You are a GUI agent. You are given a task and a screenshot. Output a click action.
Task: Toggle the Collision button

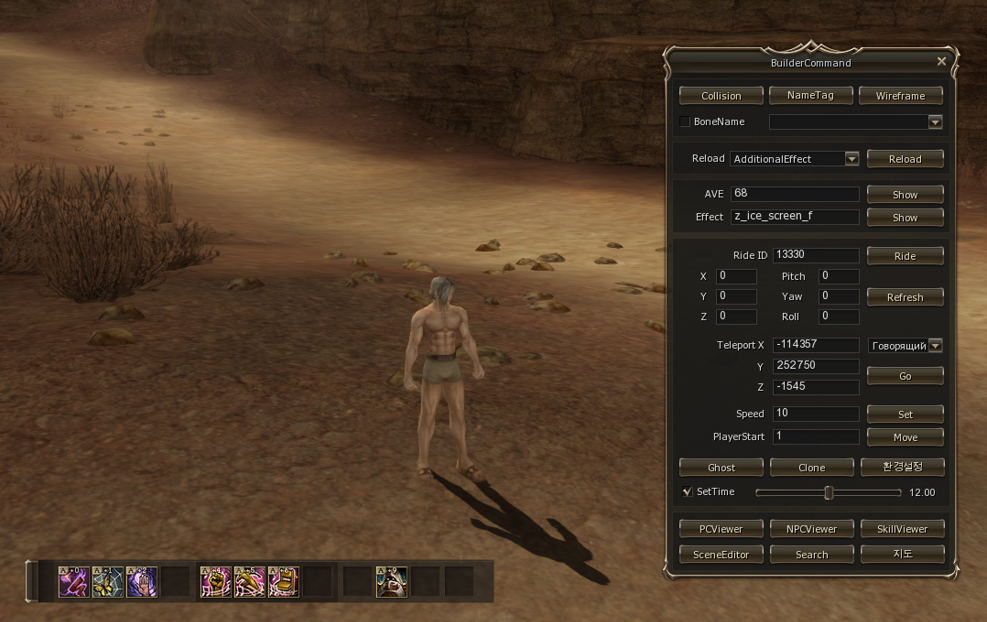tap(721, 96)
